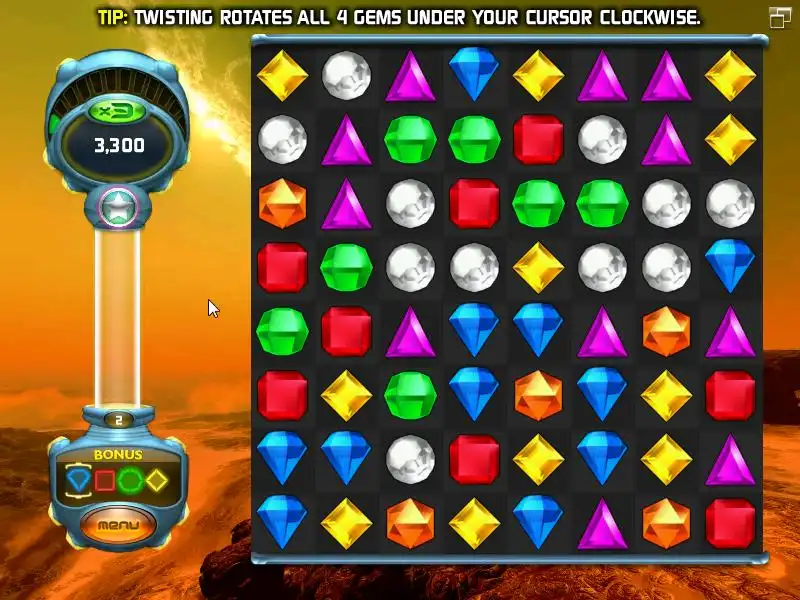
Task: Click the window restore icon
Action: [779, 17]
